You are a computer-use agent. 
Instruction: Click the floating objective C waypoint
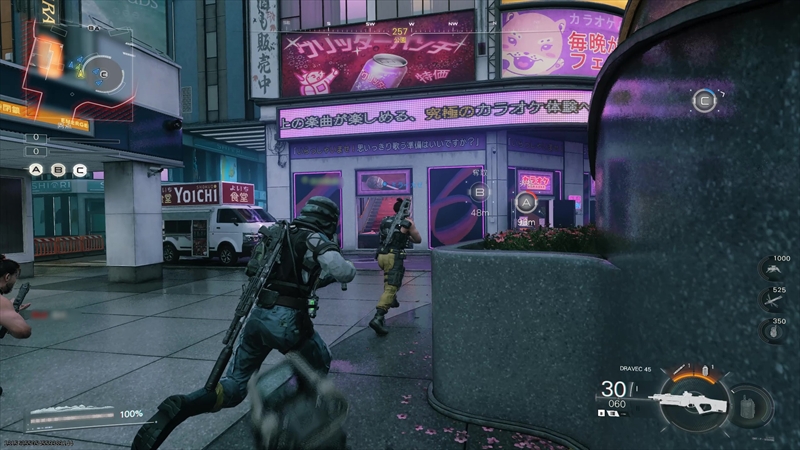pos(704,99)
